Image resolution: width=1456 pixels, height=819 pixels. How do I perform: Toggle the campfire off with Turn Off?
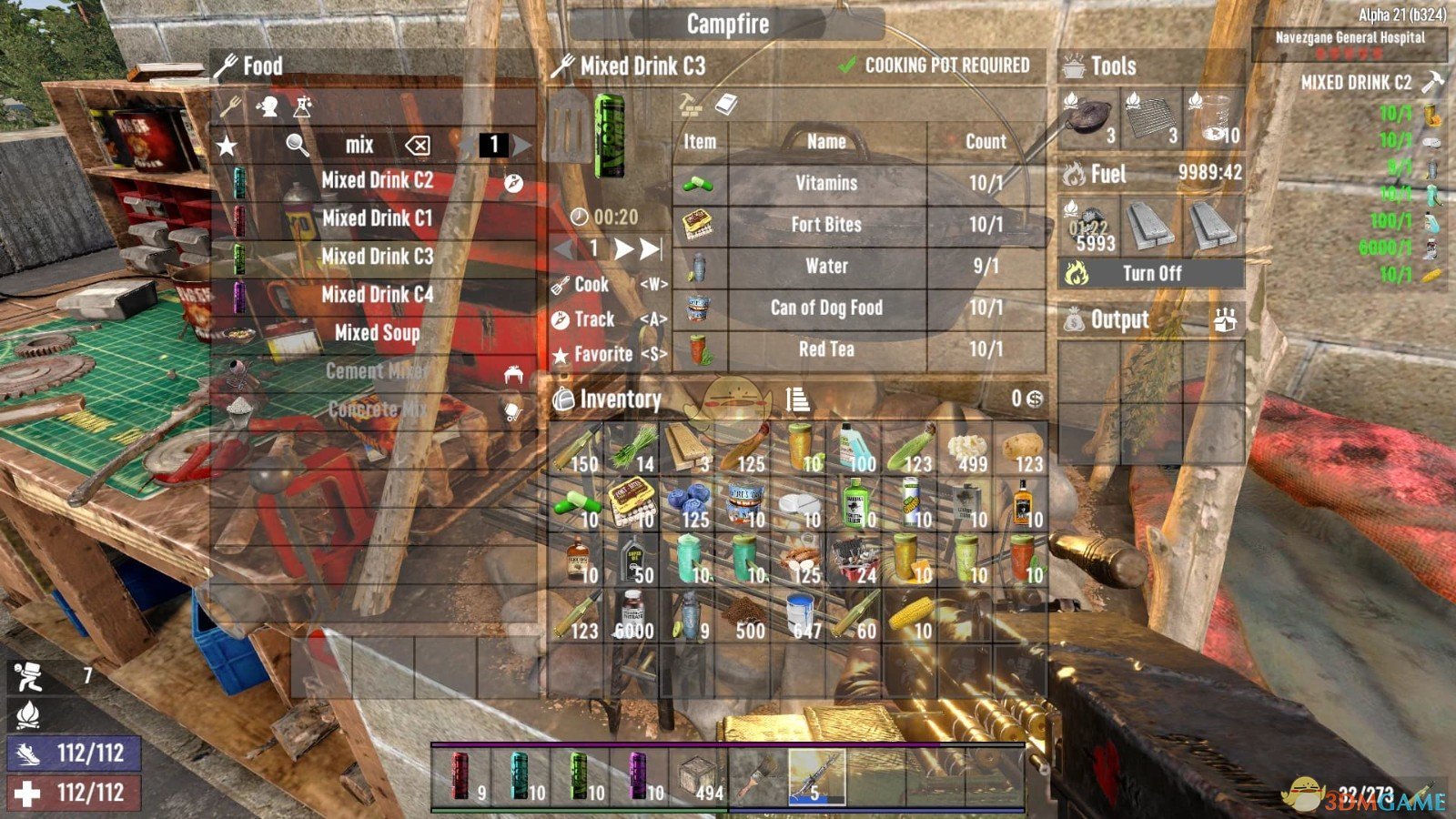pos(1152,273)
